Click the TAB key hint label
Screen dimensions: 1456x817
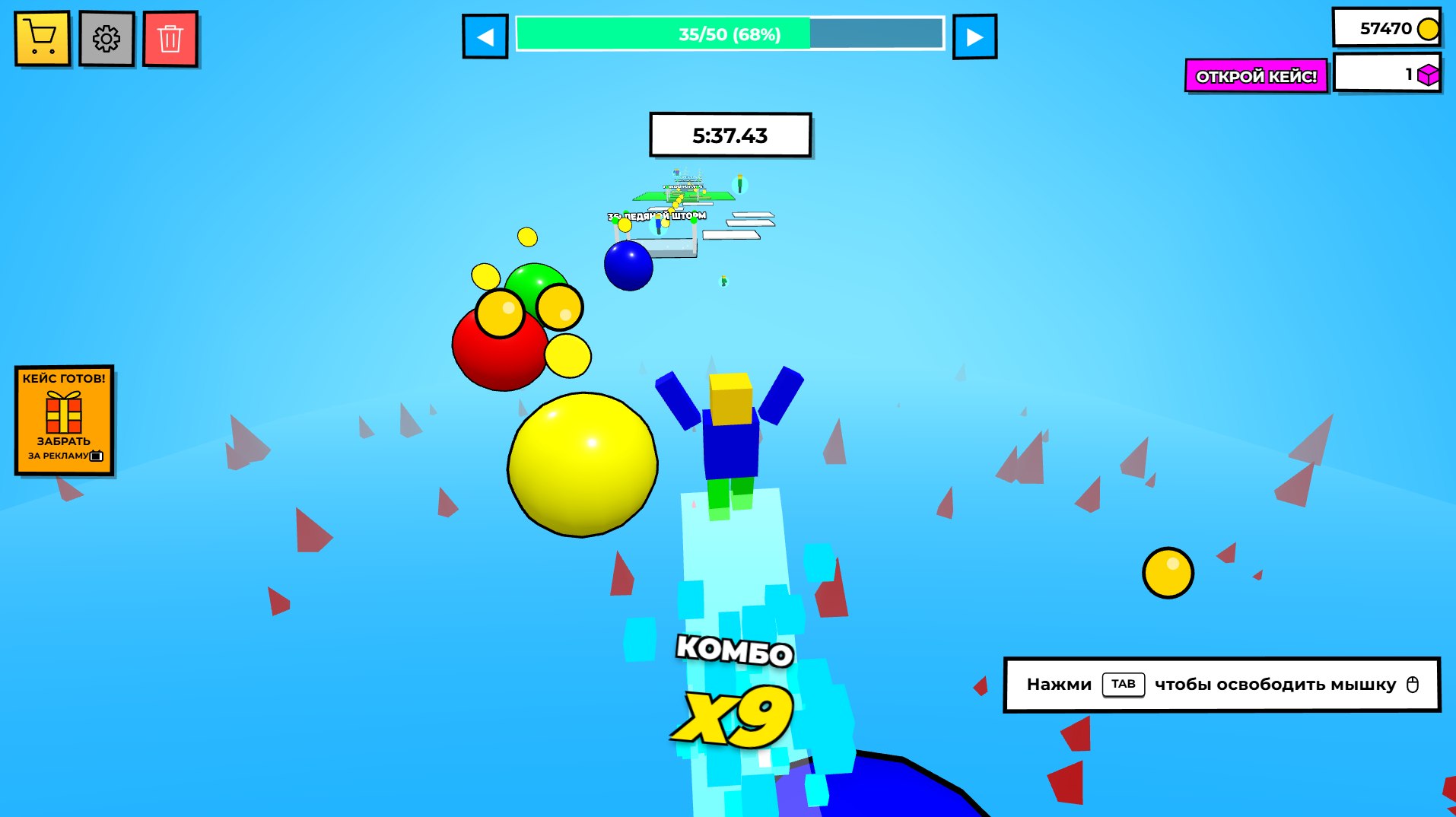1124,685
